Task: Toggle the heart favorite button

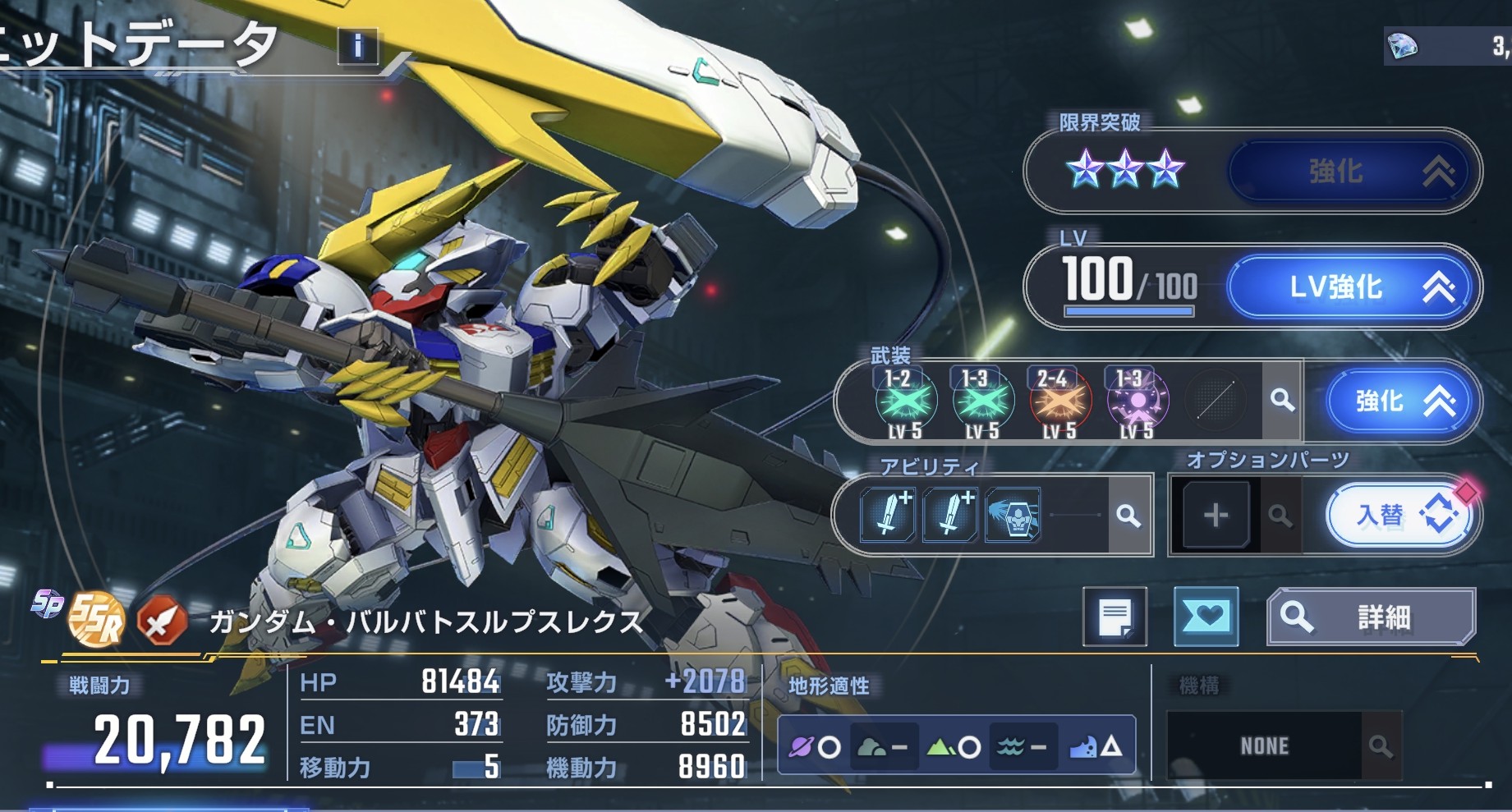Action: click(x=1206, y=617)
